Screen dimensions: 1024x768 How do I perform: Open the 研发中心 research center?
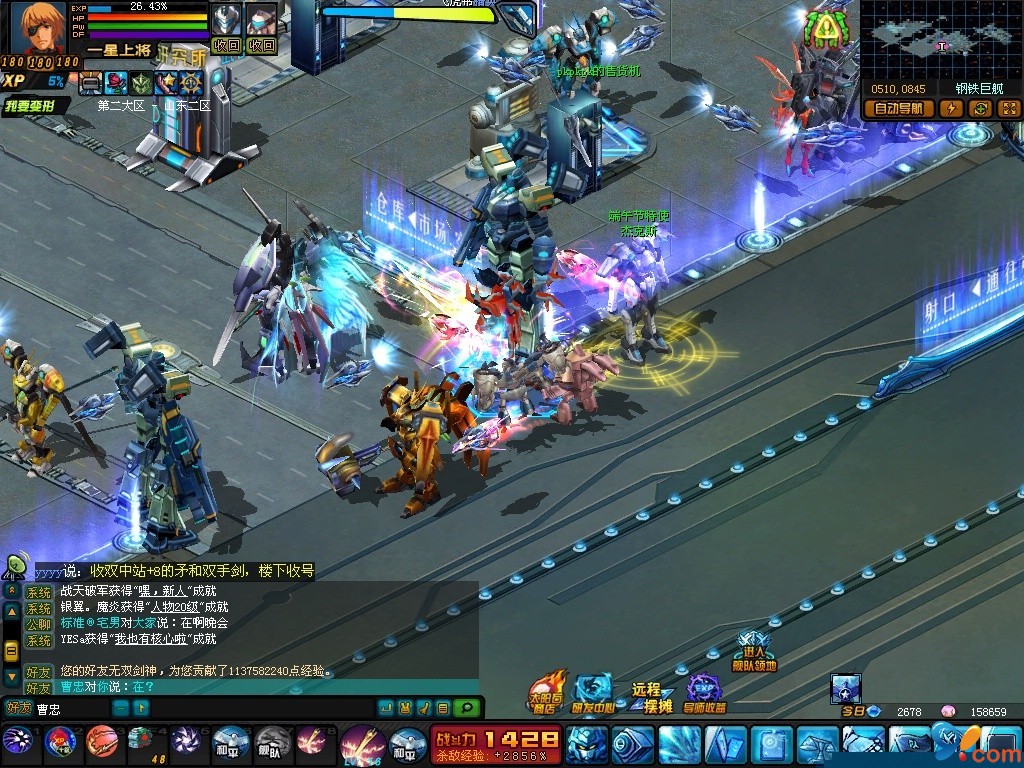click(592, 692)
